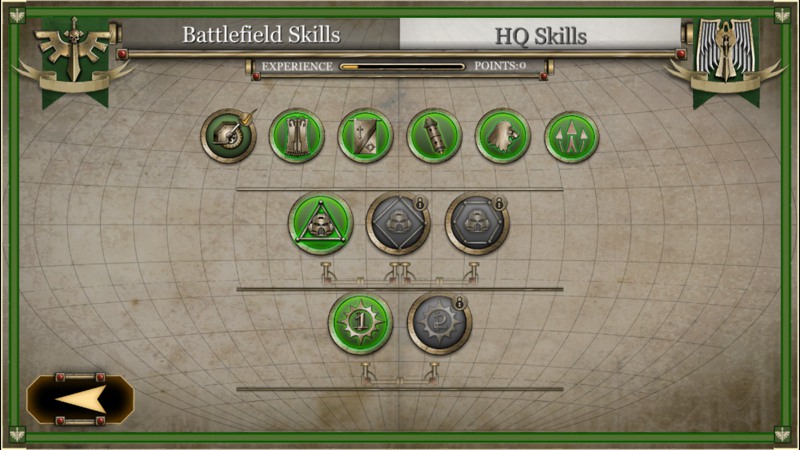Select the cross banner skill icon

[365, 136]
